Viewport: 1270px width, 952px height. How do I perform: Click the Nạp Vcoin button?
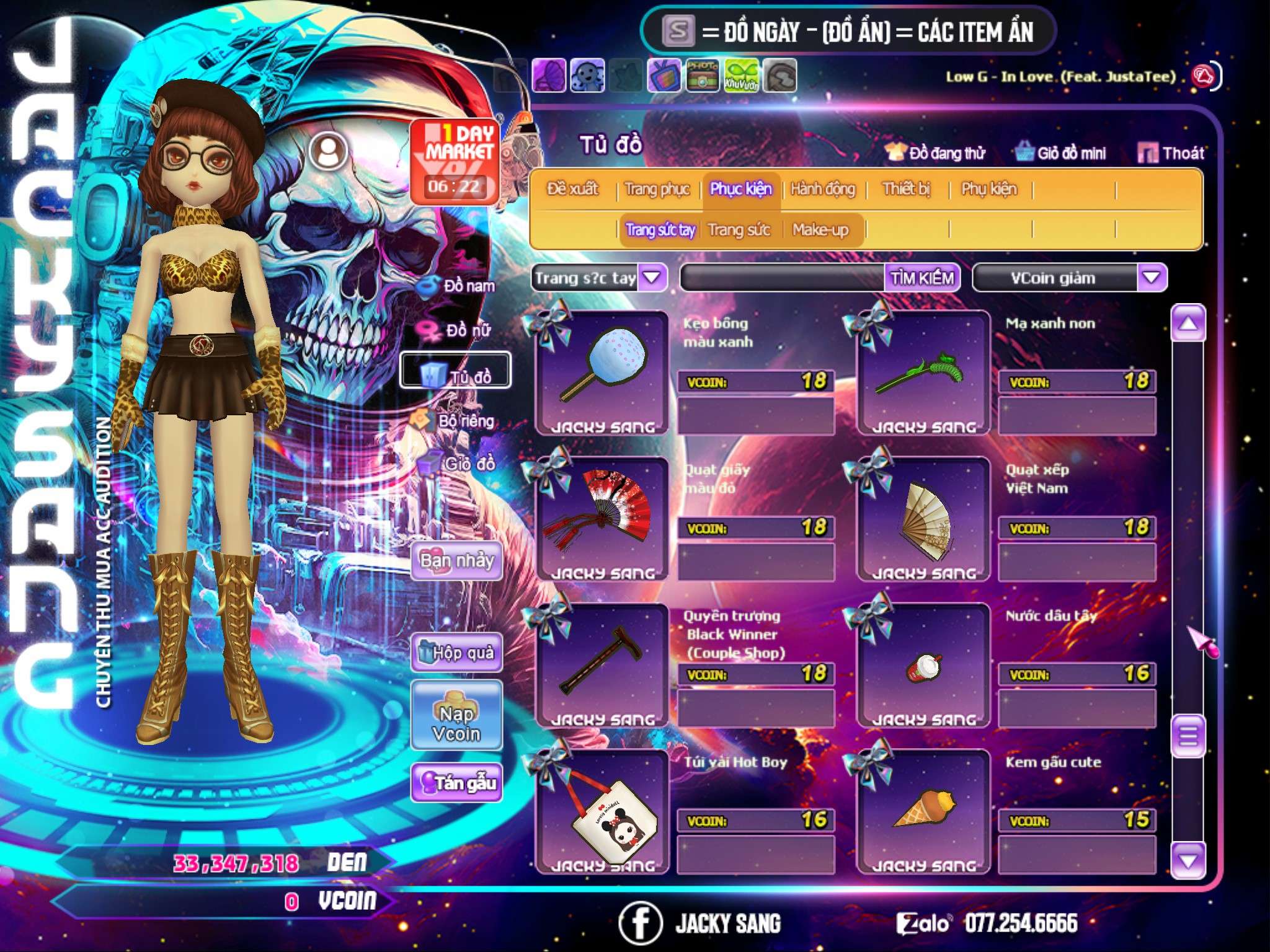pyautogui.click(x=456, y=723)
